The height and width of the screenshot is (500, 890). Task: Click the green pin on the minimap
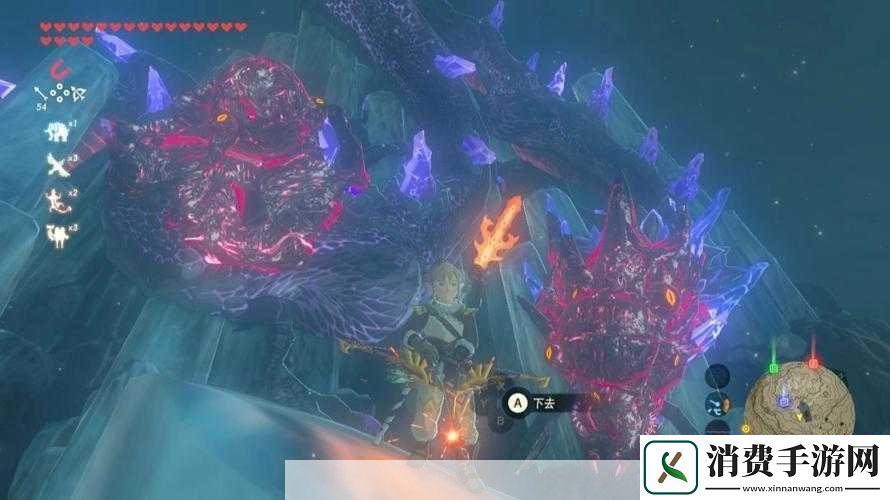coord(773,369)
